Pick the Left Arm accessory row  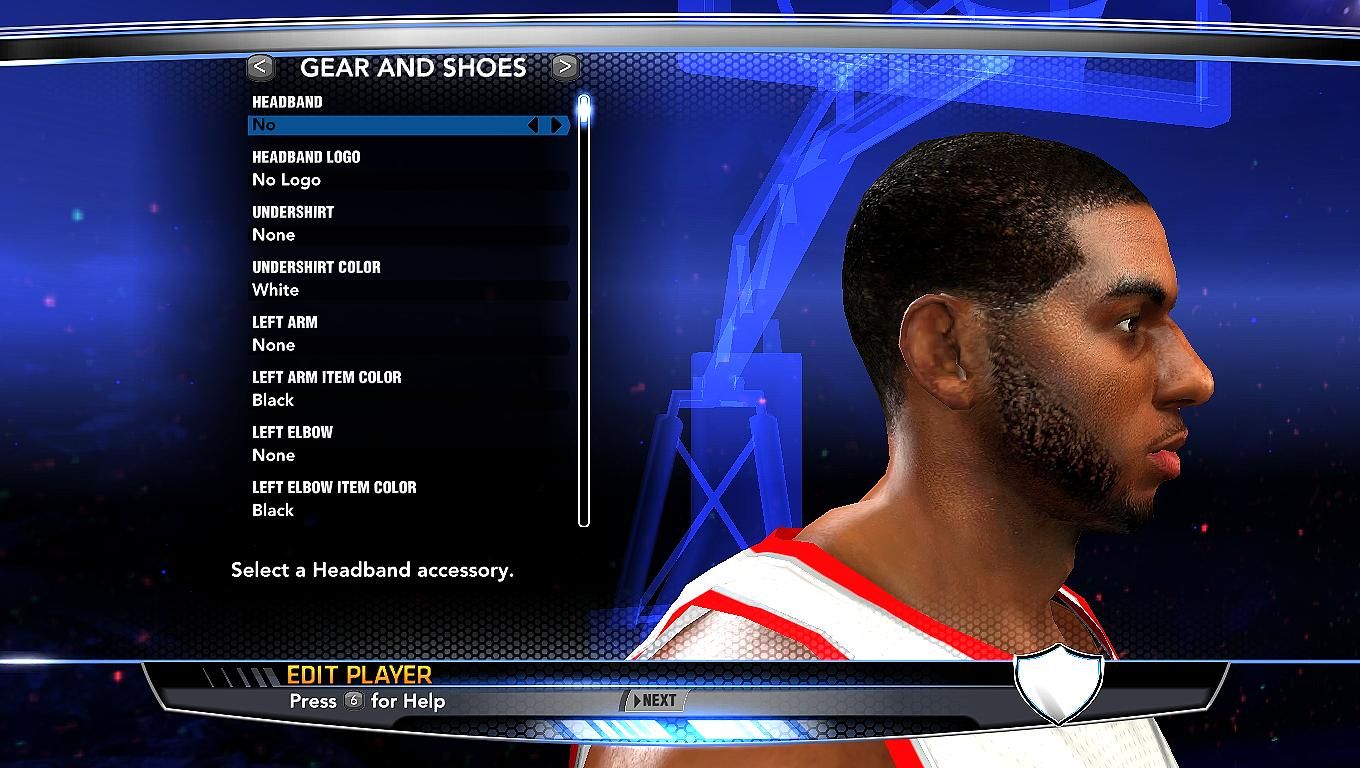408,345
